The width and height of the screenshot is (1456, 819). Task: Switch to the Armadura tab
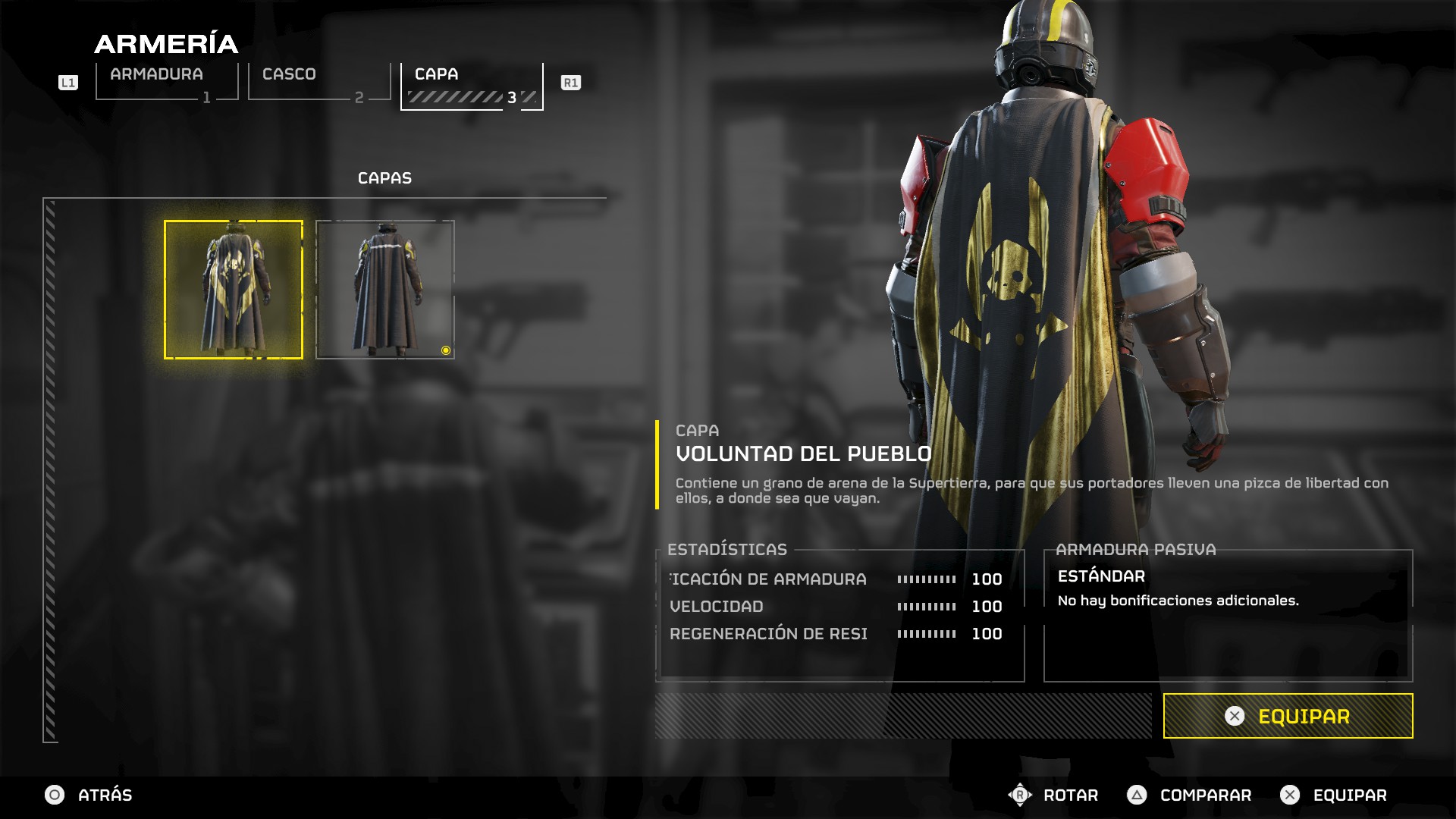[x=167, y=82]
